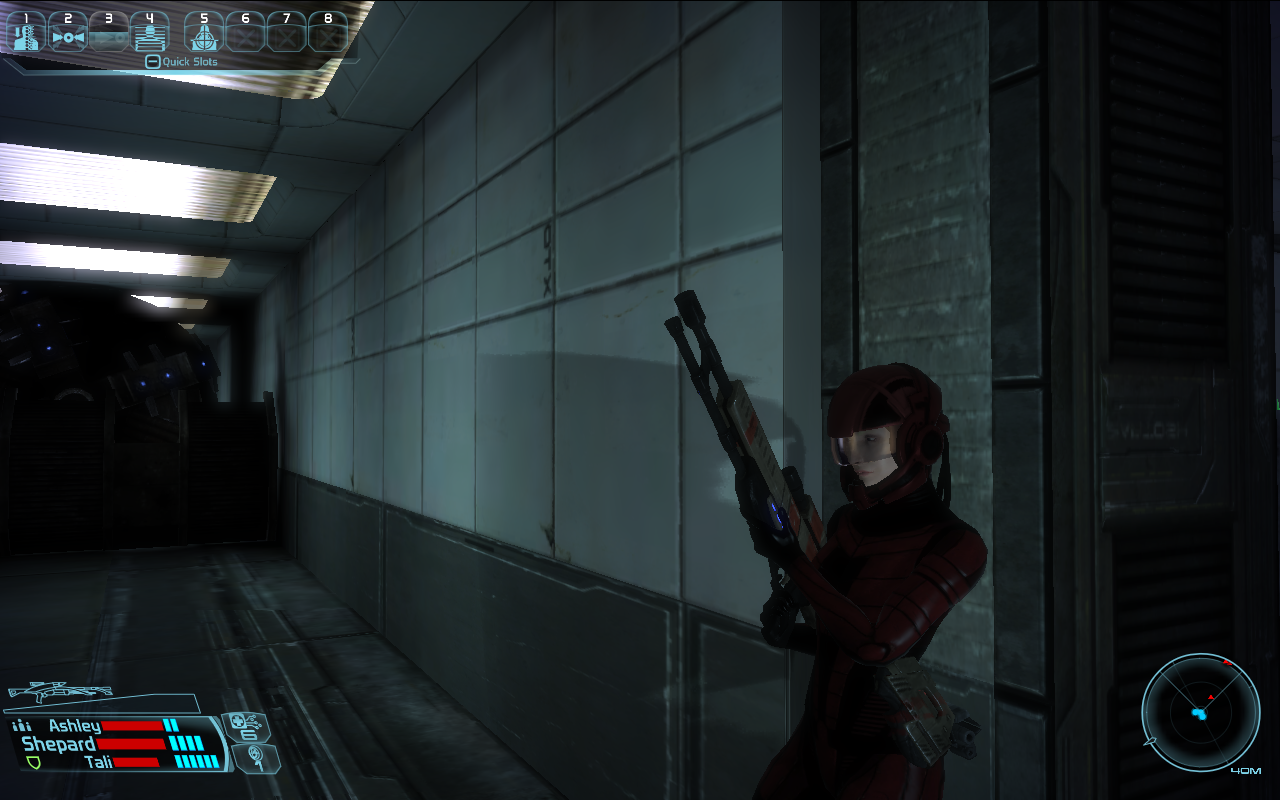Select the greyed-out ability in quick slot 3
The width and height of the screenshot is (1280, 800).
(x=108, y=32)
